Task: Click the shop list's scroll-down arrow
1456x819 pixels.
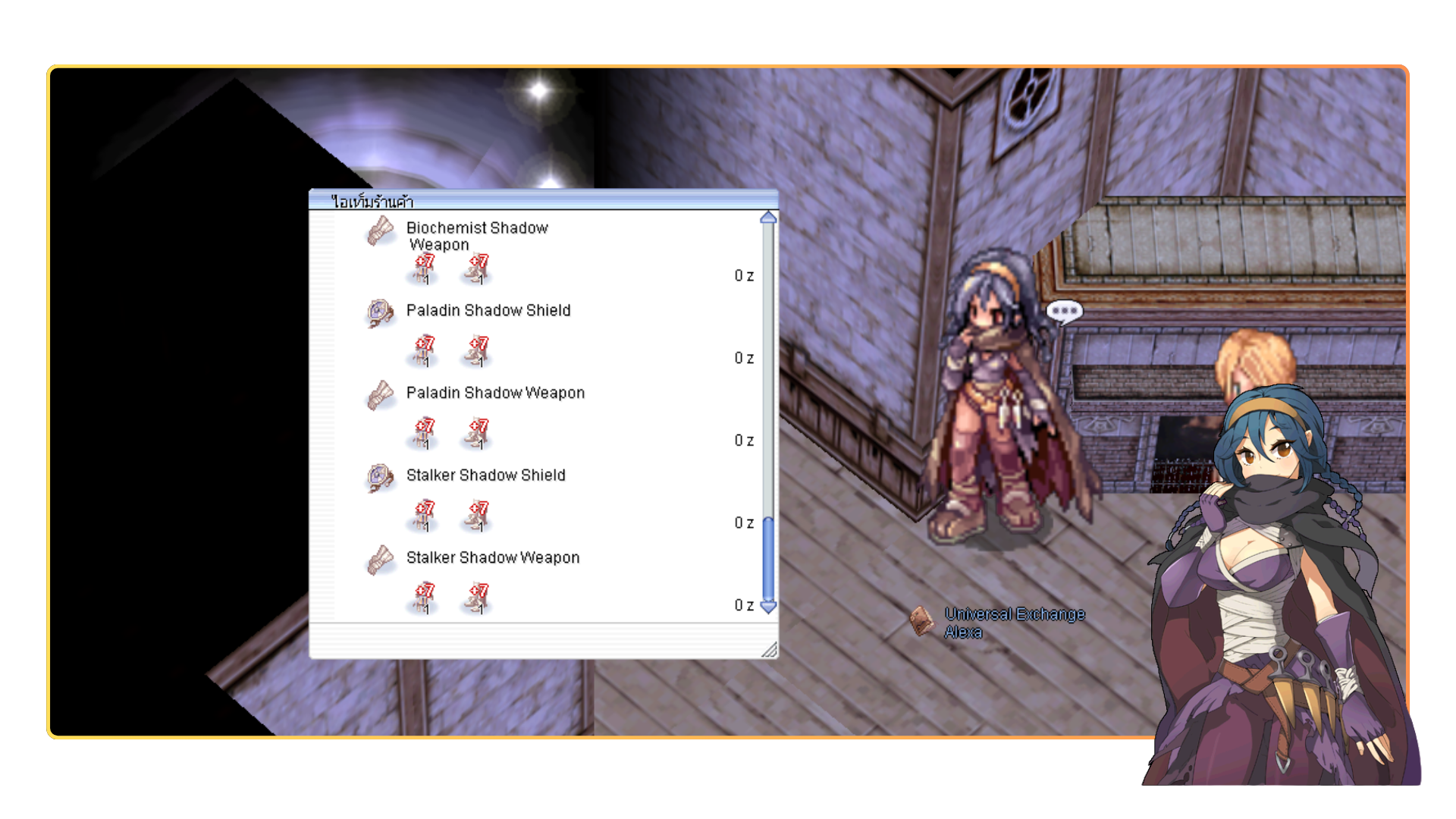Action: (x=768, y=607)
